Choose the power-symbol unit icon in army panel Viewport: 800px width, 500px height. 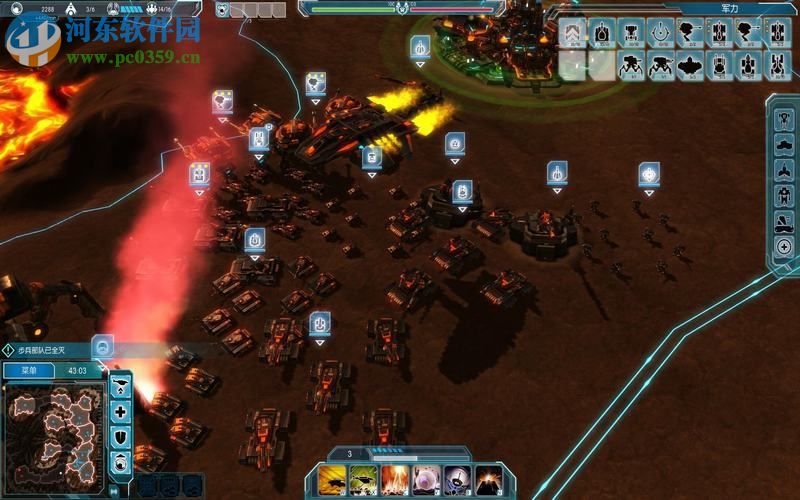660,33
